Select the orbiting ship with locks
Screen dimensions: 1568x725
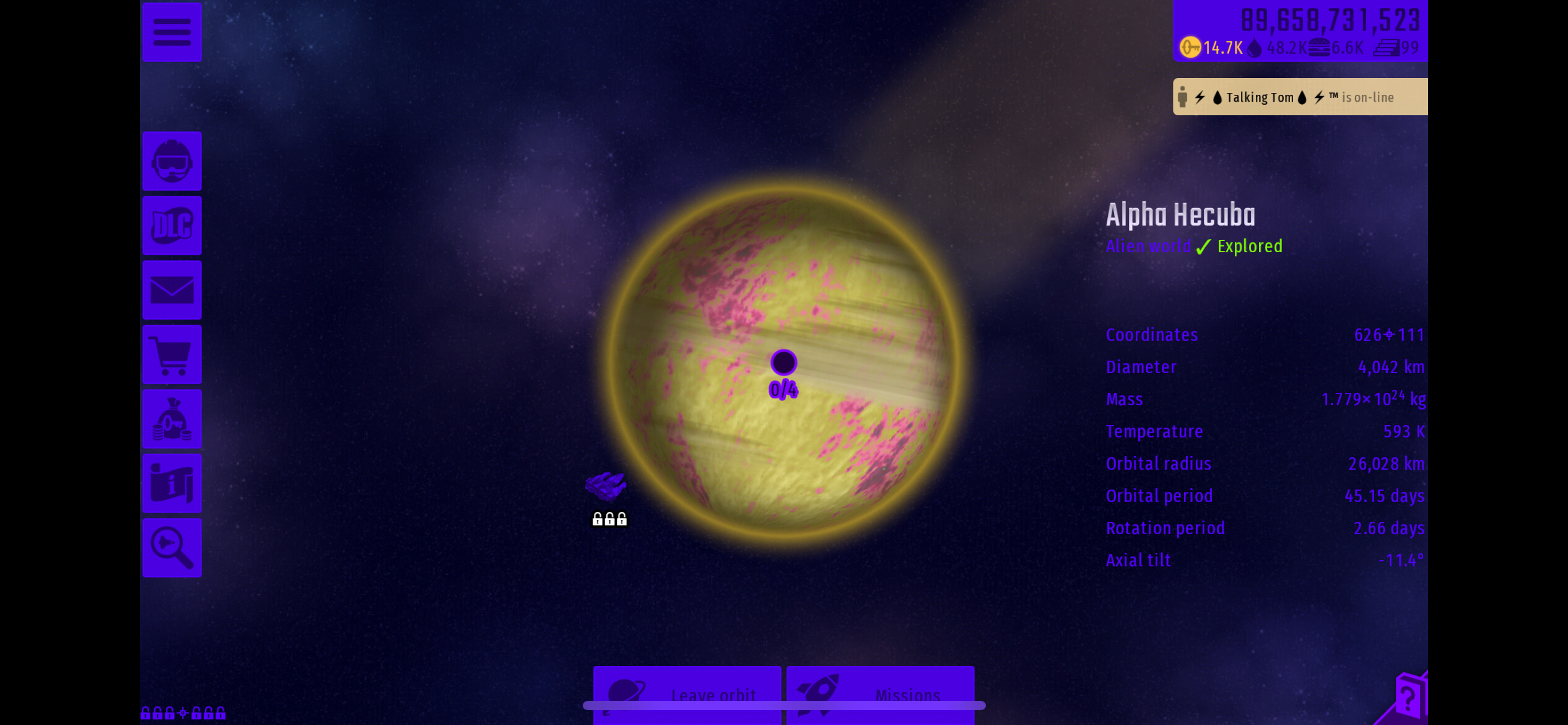(x=606, y=486)
